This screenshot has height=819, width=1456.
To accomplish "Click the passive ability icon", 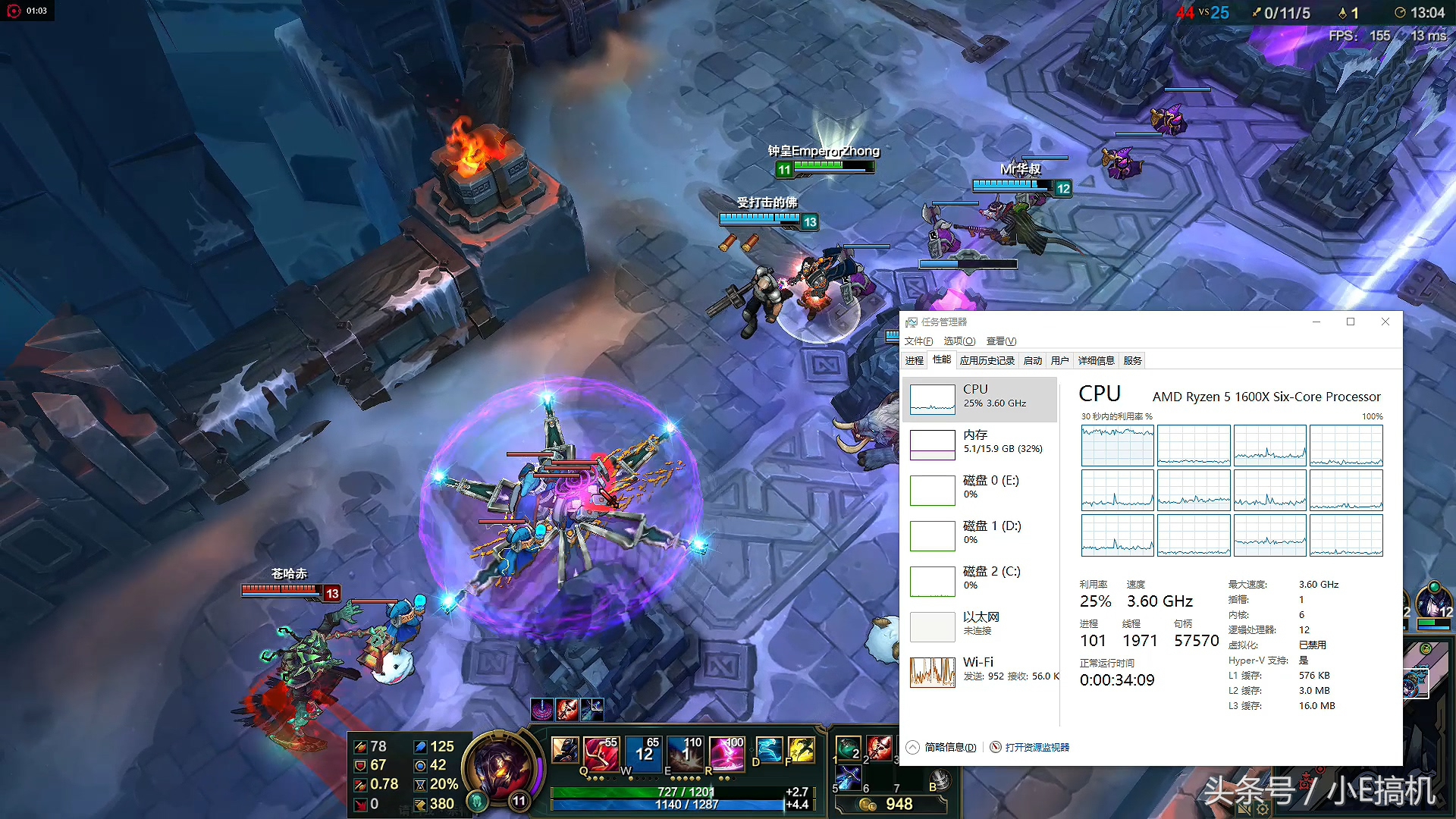I will 565,749.
